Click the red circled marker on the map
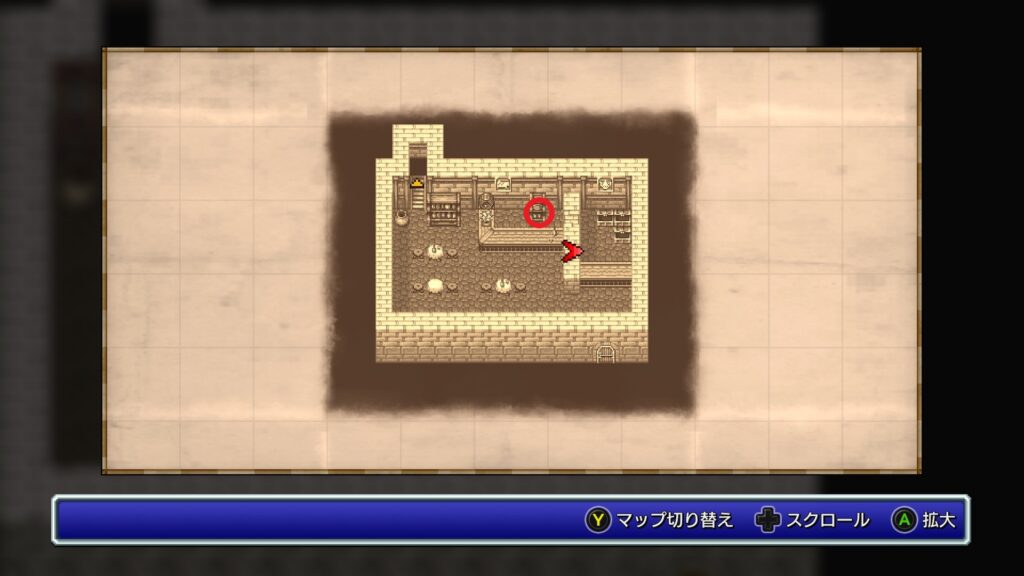Screen dimensions: 1024x576 click(x=539, y=212)
